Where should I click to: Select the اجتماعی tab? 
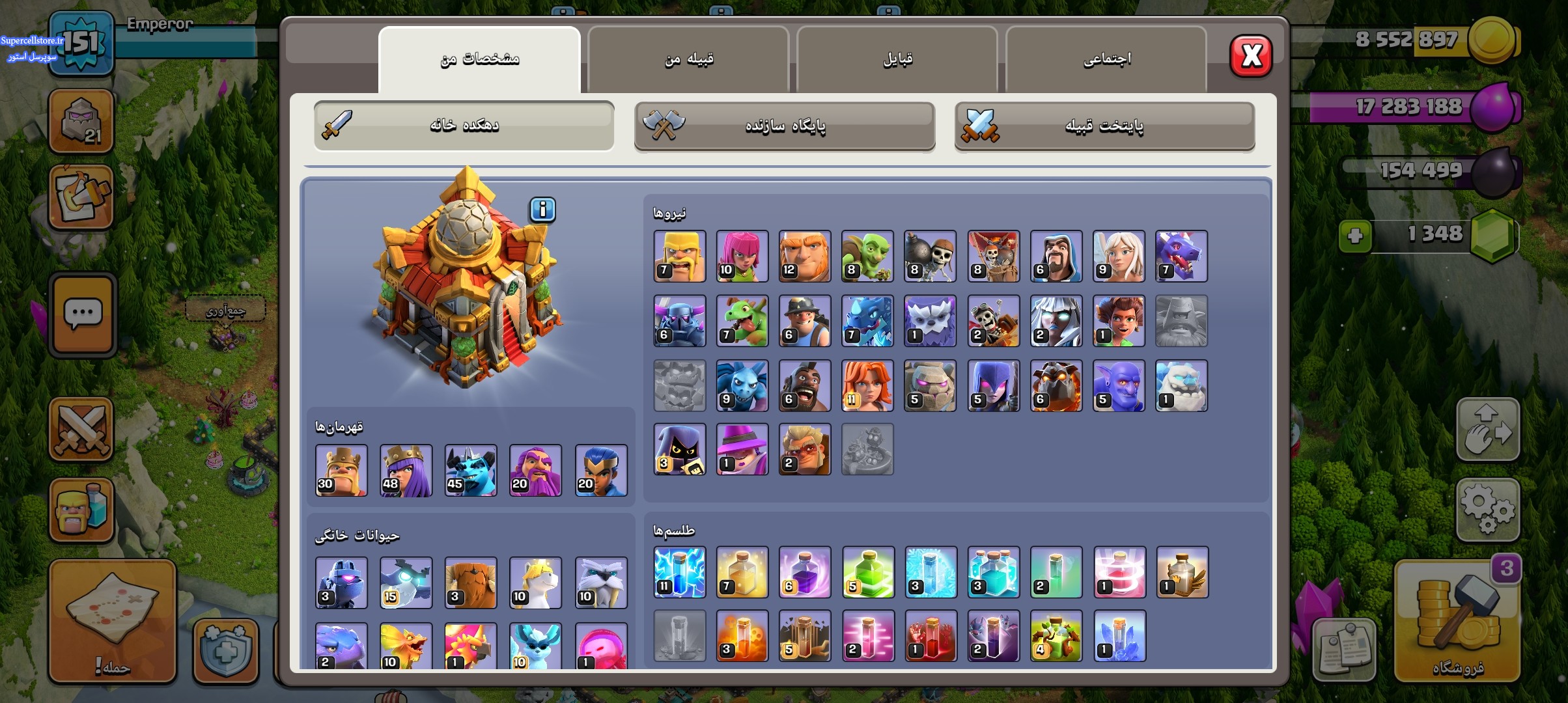[1106, 60]
